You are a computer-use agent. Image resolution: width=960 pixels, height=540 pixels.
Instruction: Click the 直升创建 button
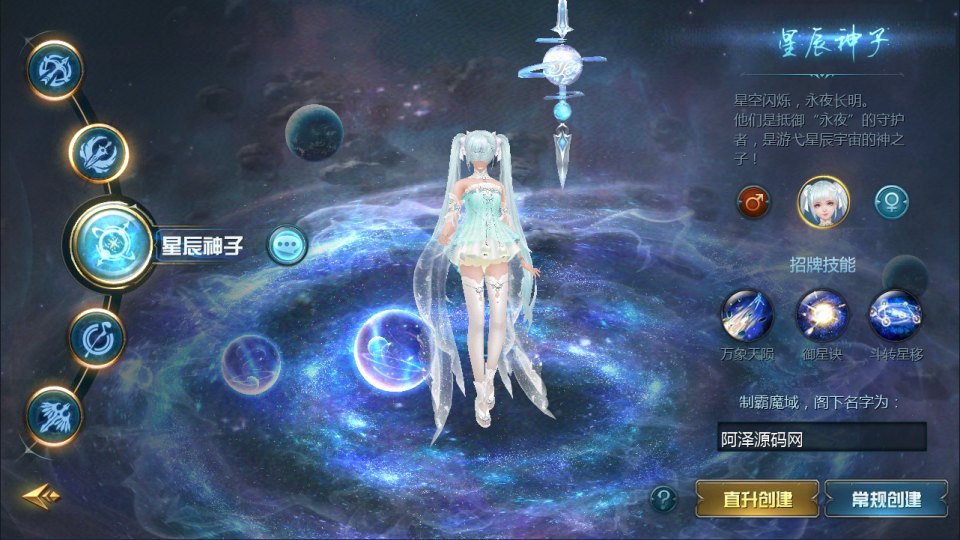coord(757,498)
